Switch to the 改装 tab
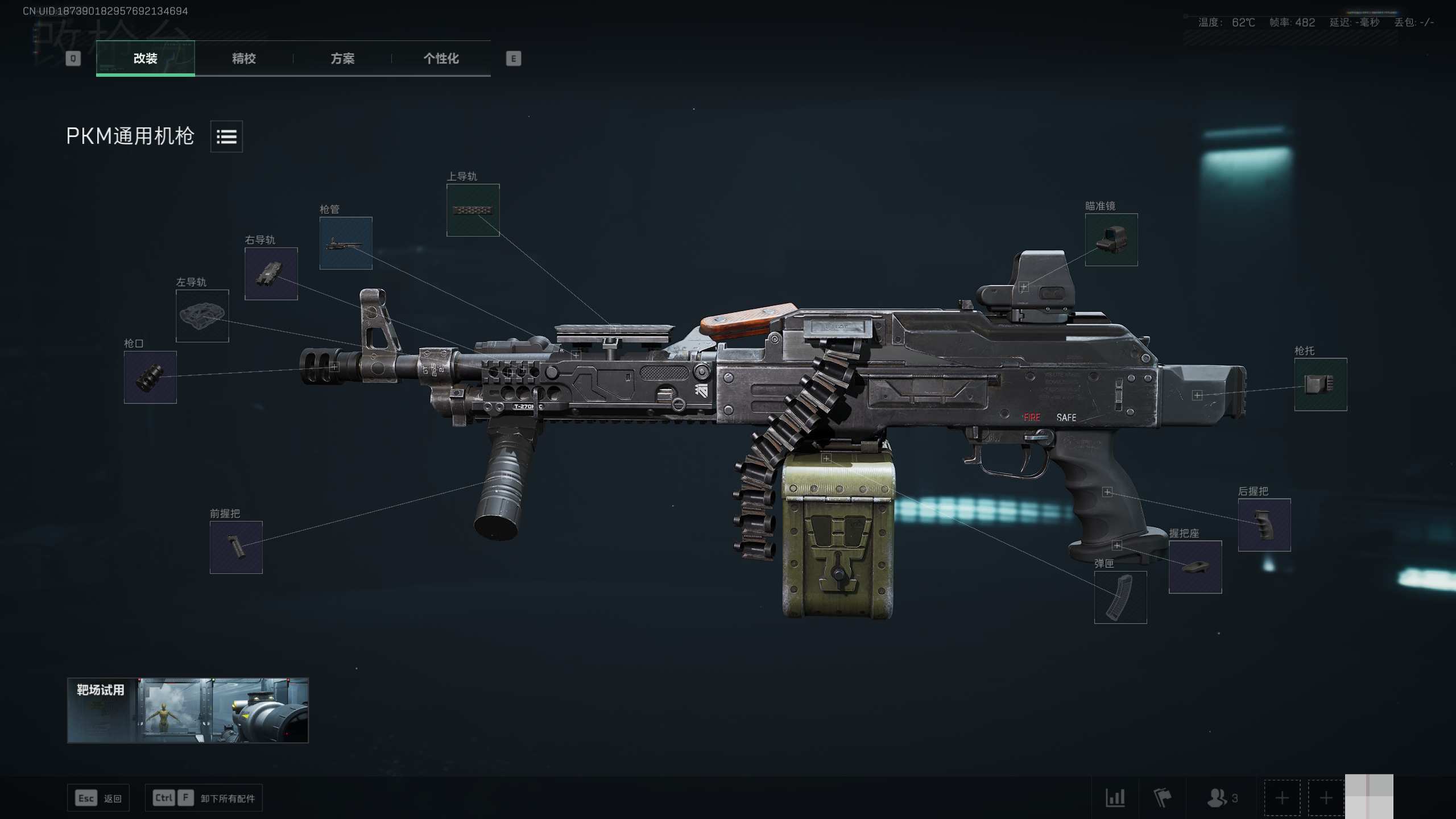1456x819 pixels. point(145,58)
